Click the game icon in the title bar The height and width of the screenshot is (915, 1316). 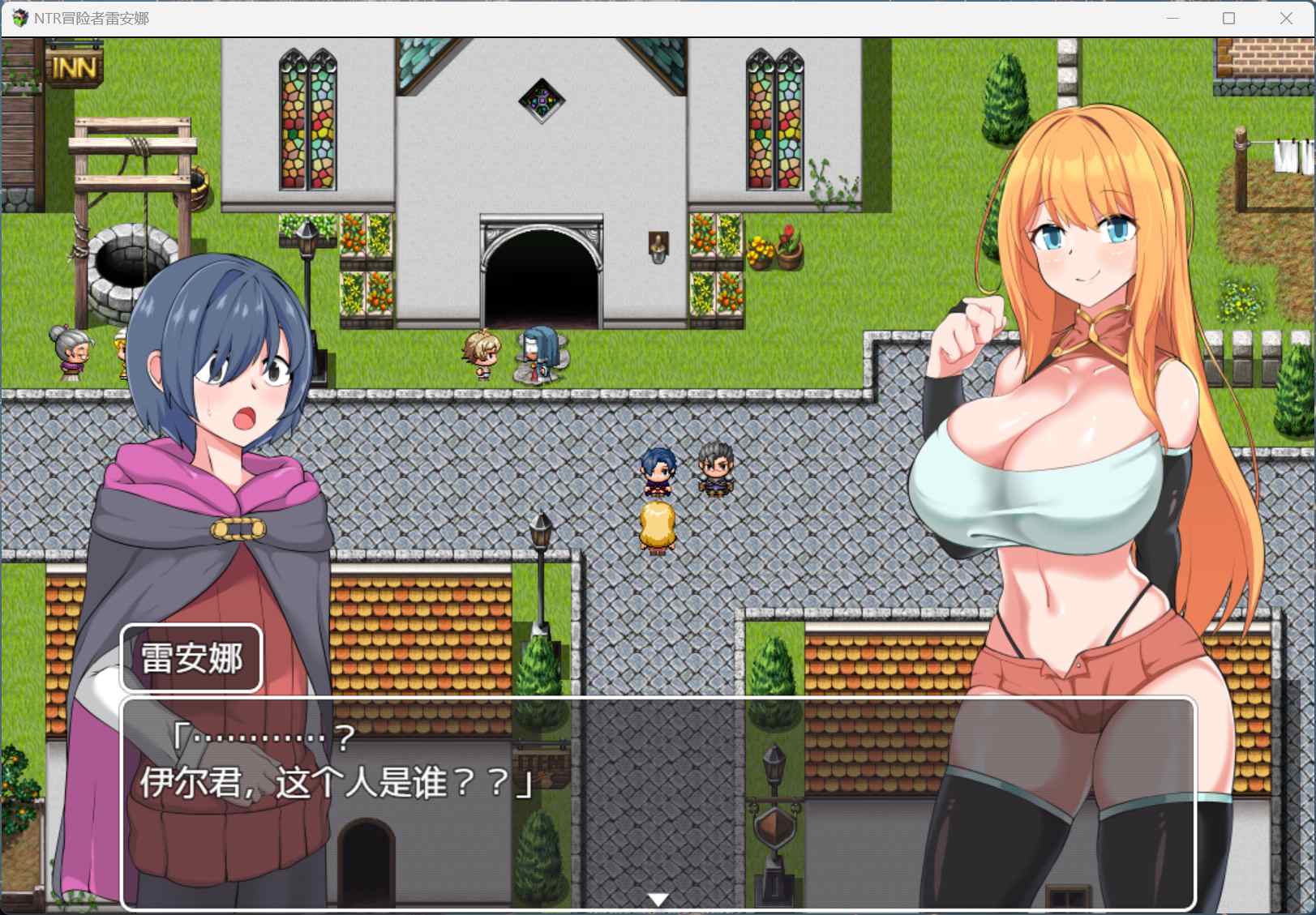[x=19, y=16]
